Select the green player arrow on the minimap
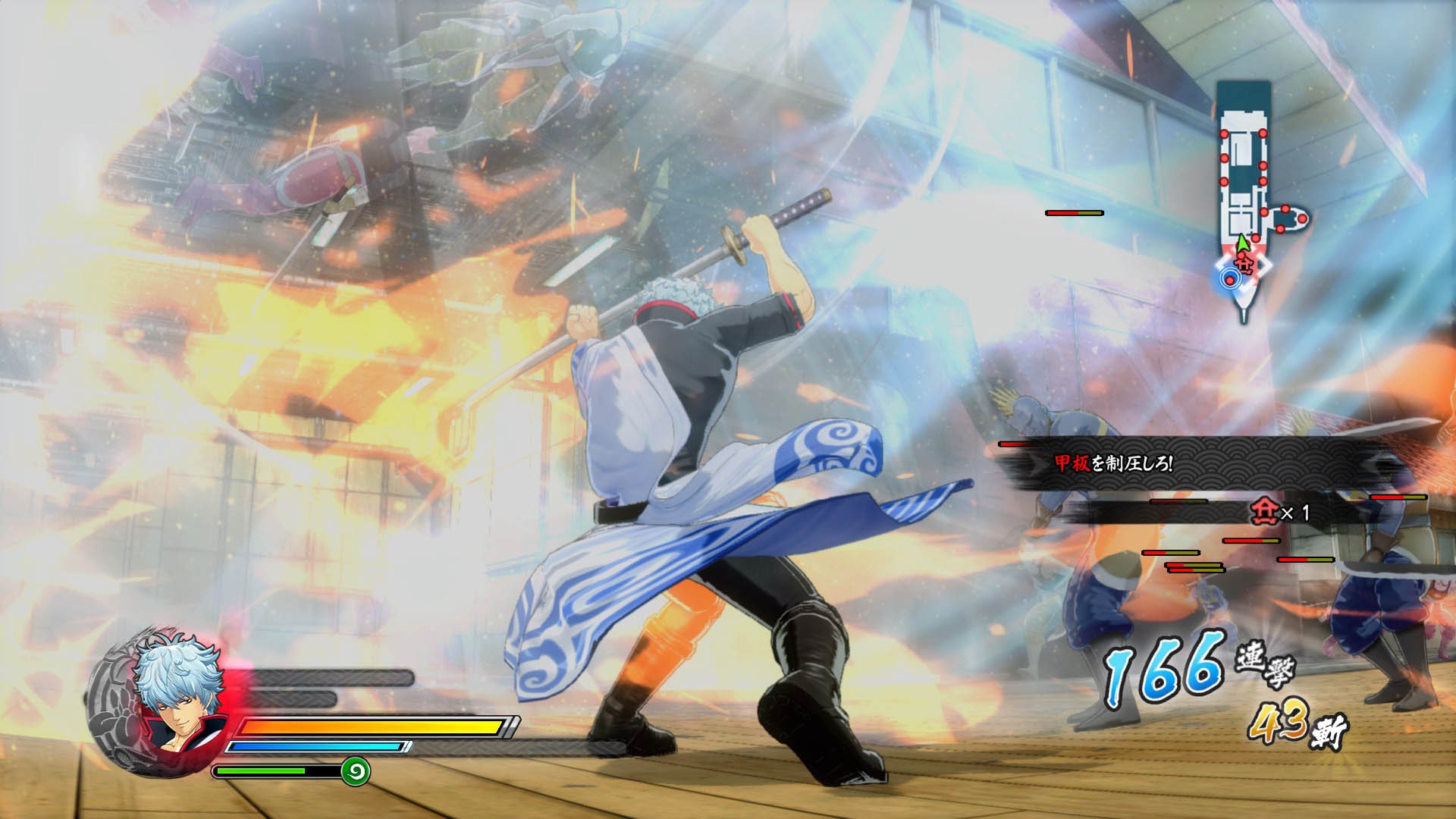1456x819 pixels. (1242, 241)
